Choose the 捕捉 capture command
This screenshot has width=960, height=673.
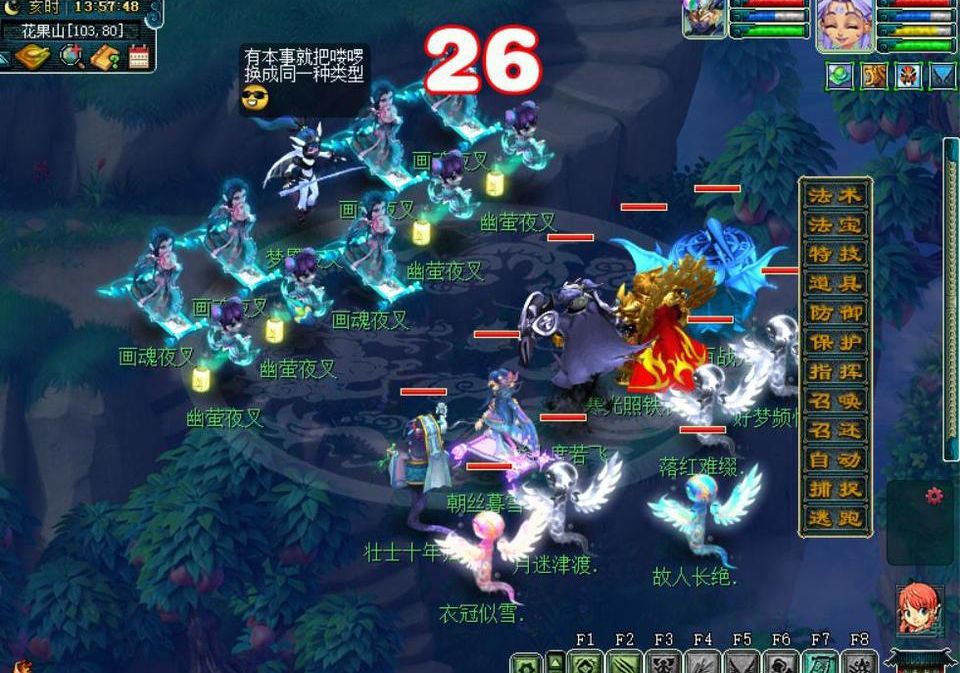pos(835,489)
